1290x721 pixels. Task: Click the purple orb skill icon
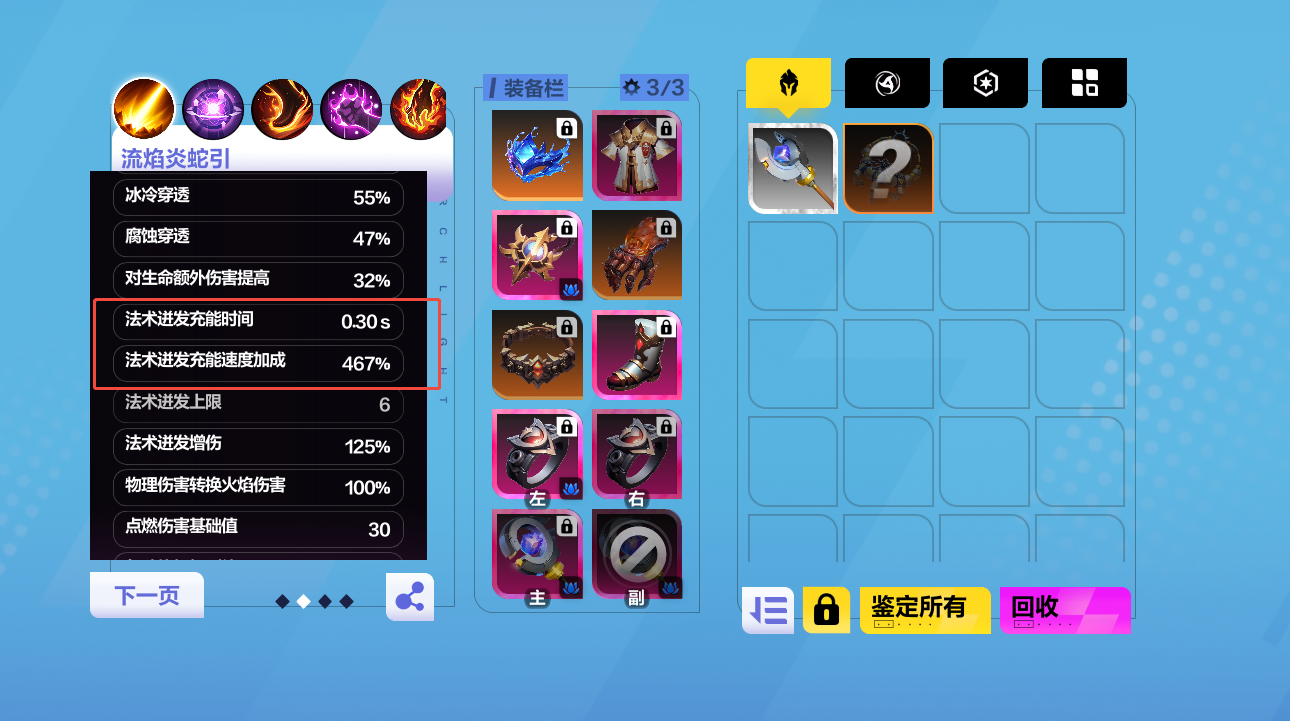(x=212, y=107)
